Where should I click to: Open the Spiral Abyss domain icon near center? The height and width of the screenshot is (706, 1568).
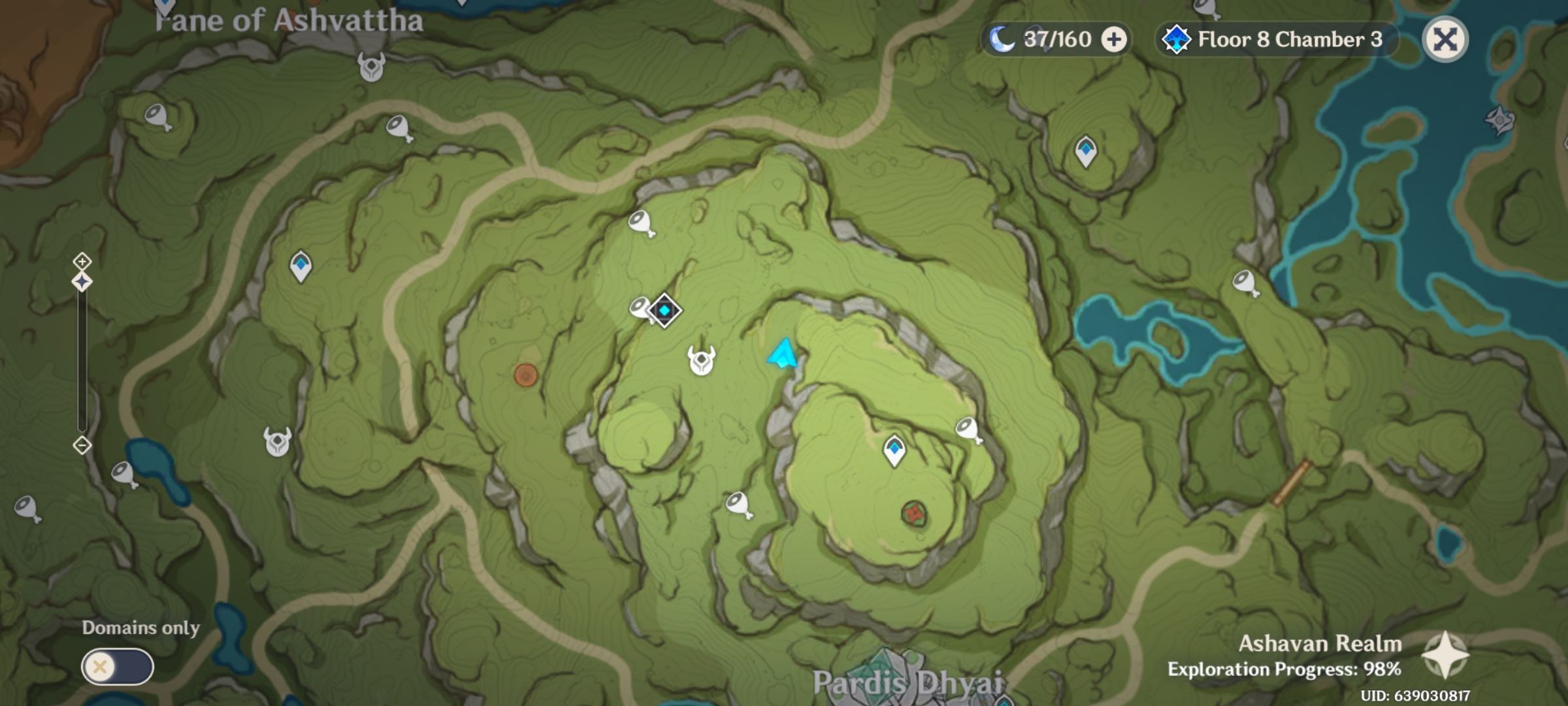[x=664, y=311]
